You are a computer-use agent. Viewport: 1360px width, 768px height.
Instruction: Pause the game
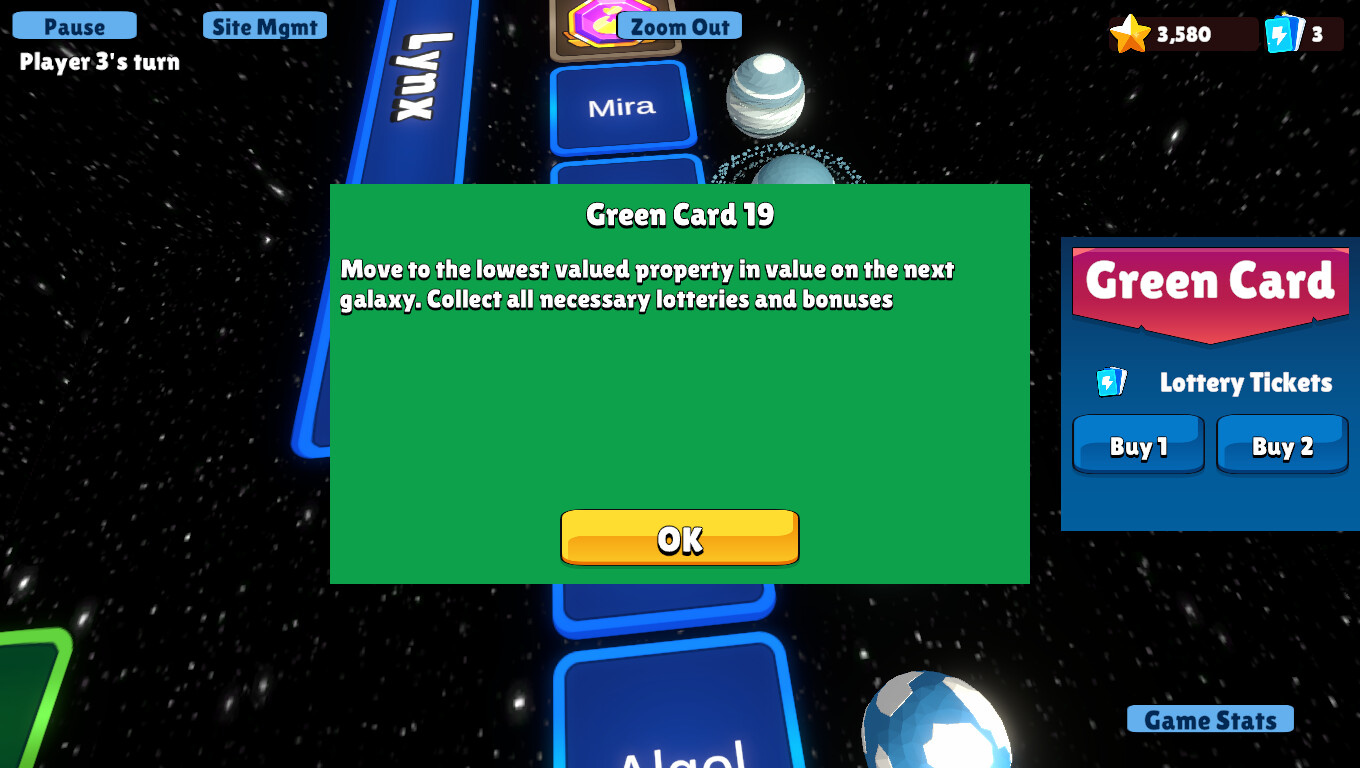73,25
